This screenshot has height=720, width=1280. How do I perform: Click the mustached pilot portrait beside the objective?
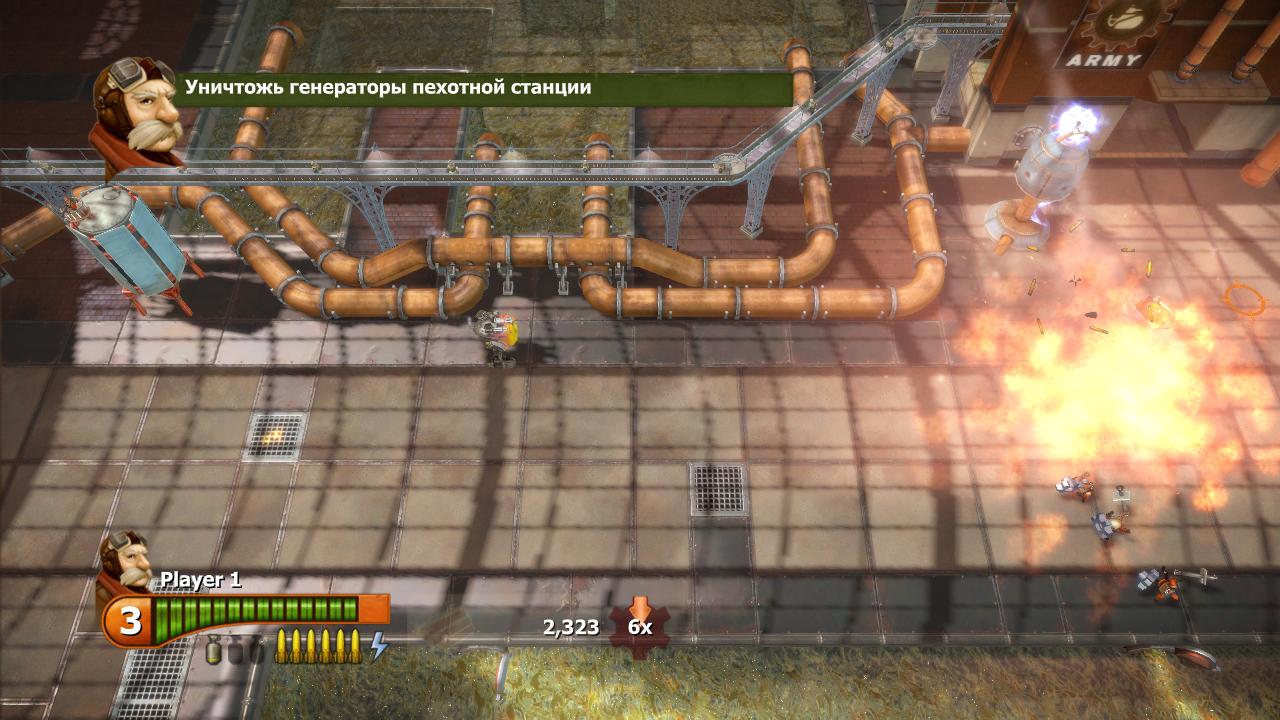click(137, 110)
